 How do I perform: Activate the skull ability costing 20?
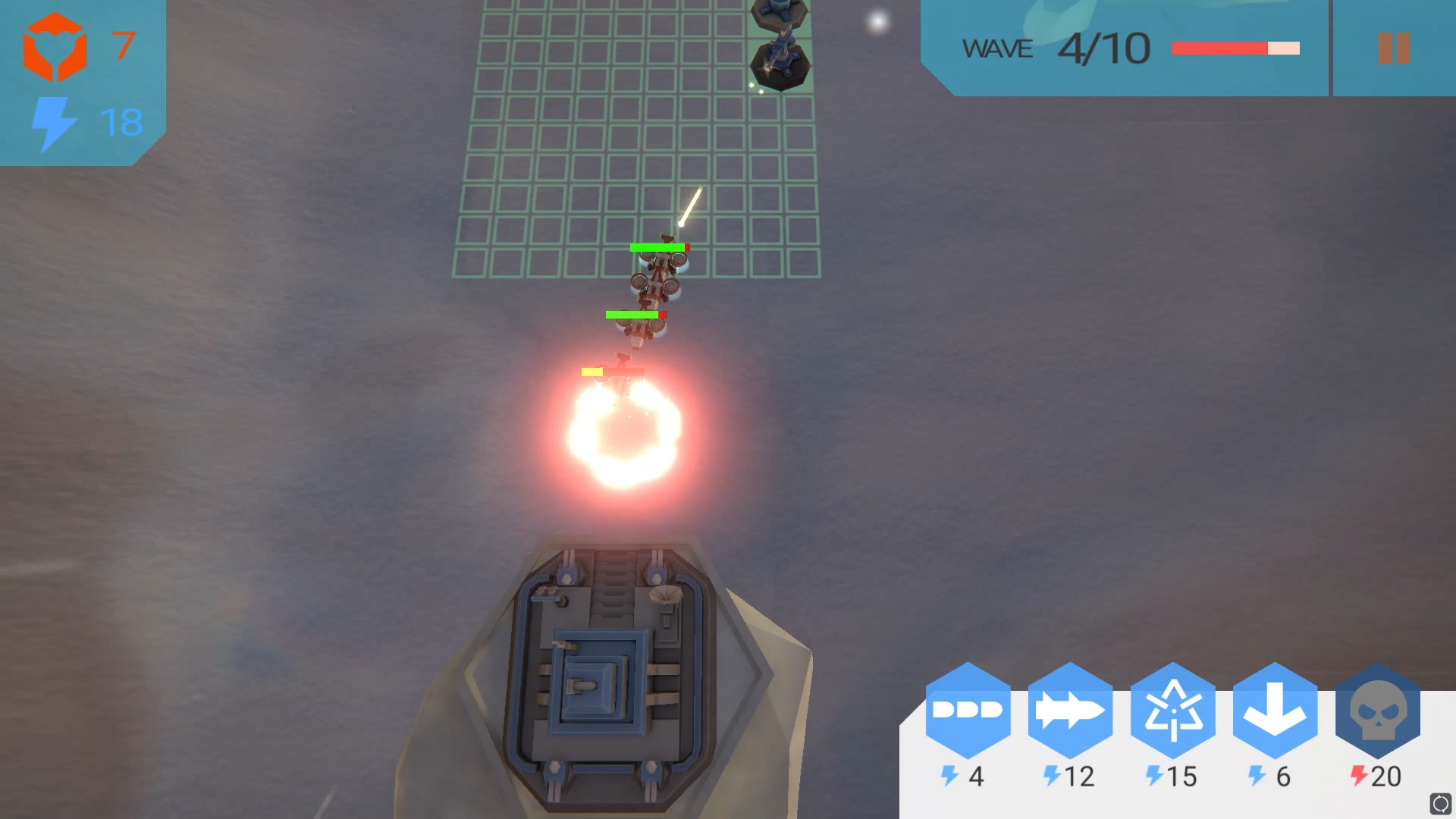point(1377,711)
